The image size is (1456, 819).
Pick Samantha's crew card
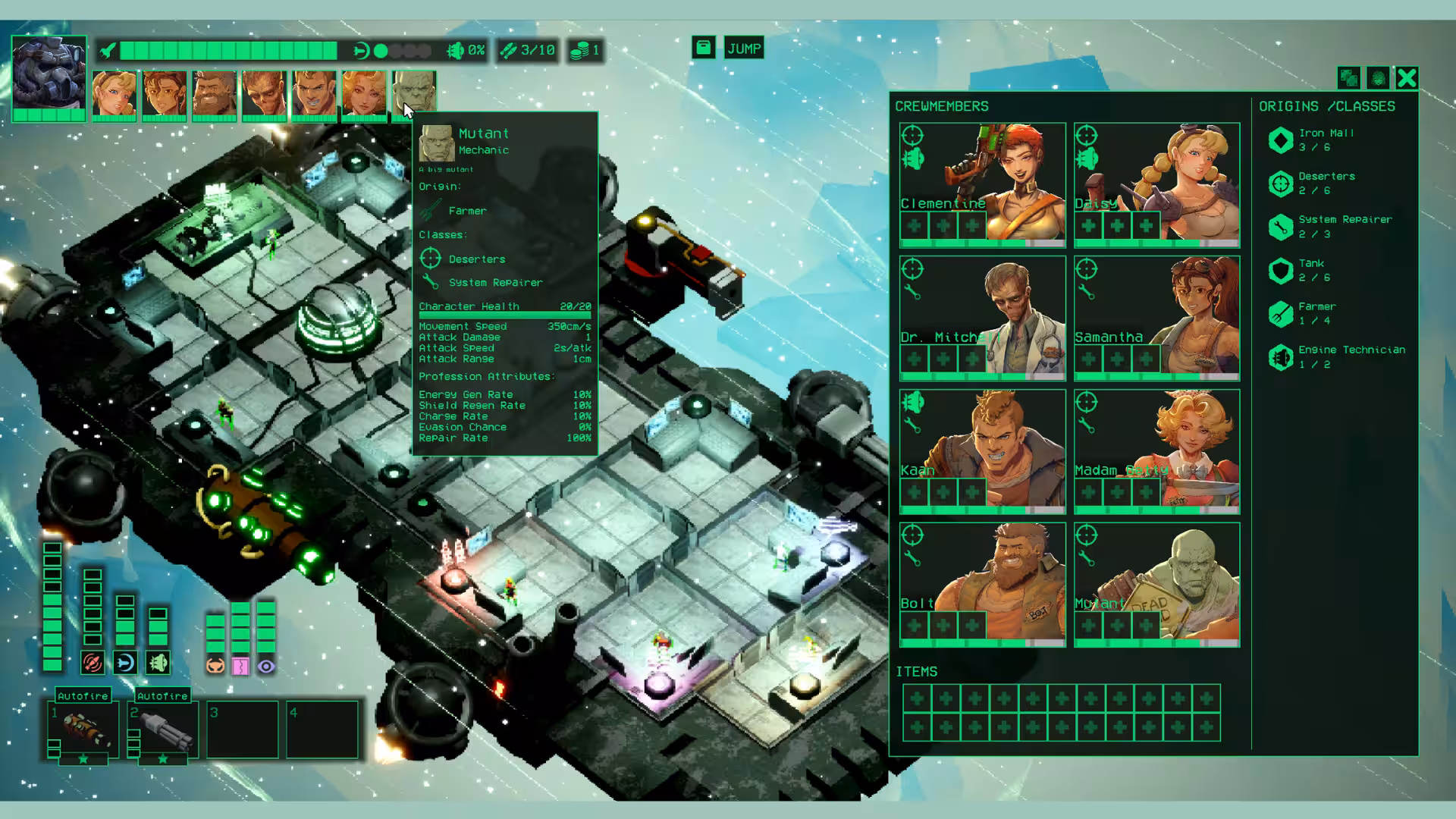1156,318
